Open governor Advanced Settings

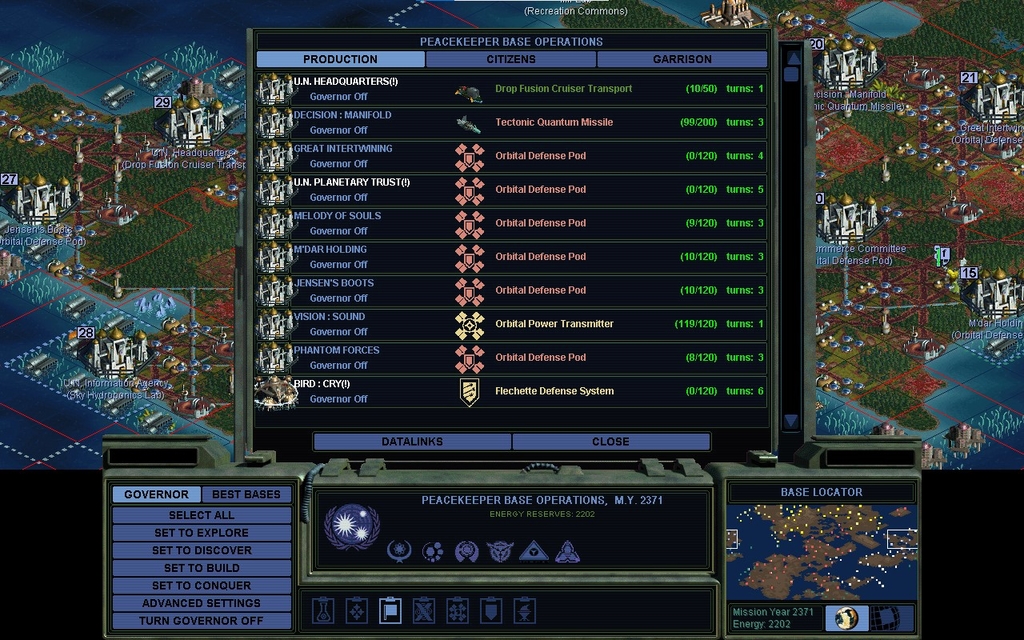click(201, 603)
